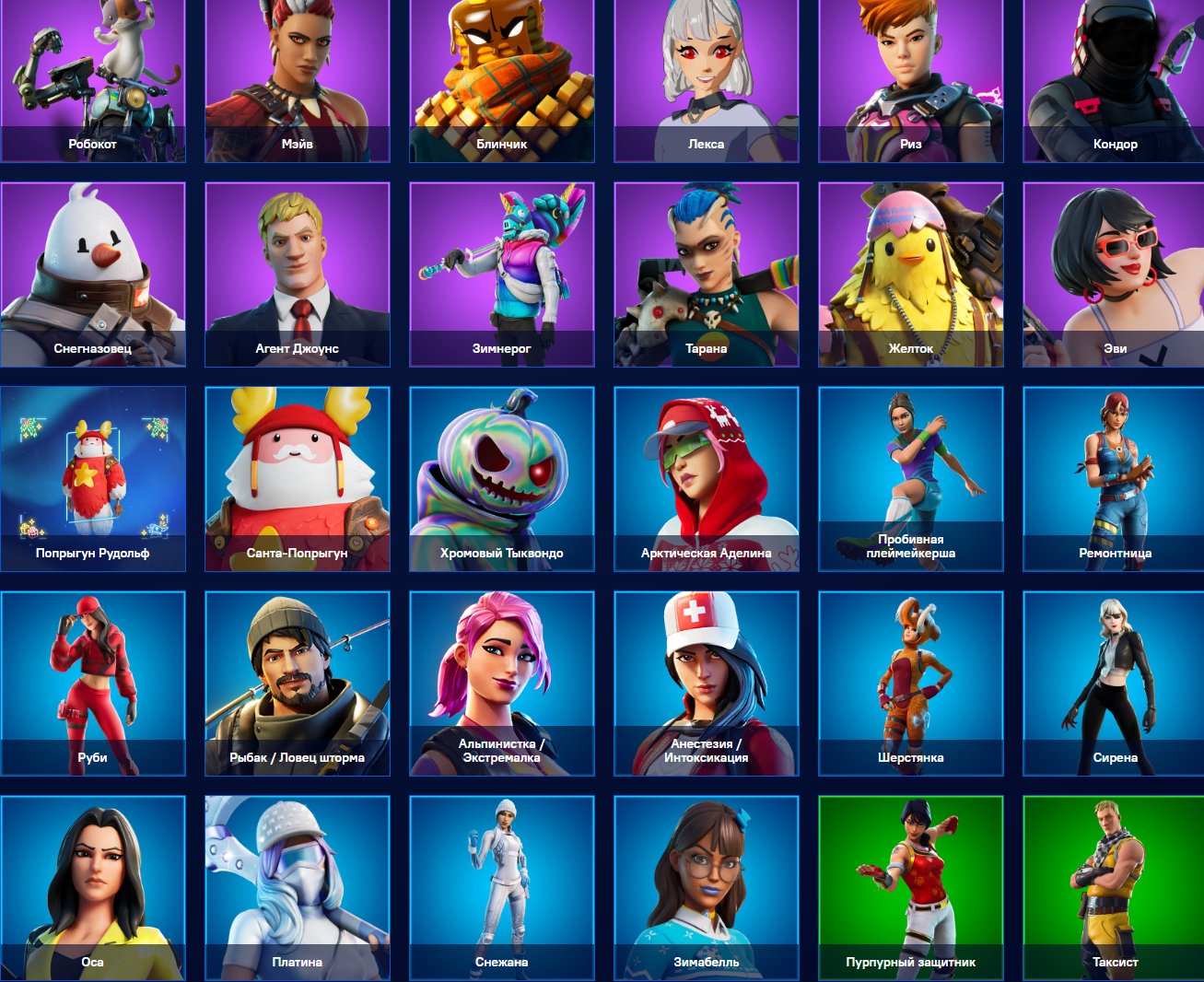This screenshot has height=982, width=1204.
Task: Open the Попрыгун Рудольф card
Action: [92, 478]
